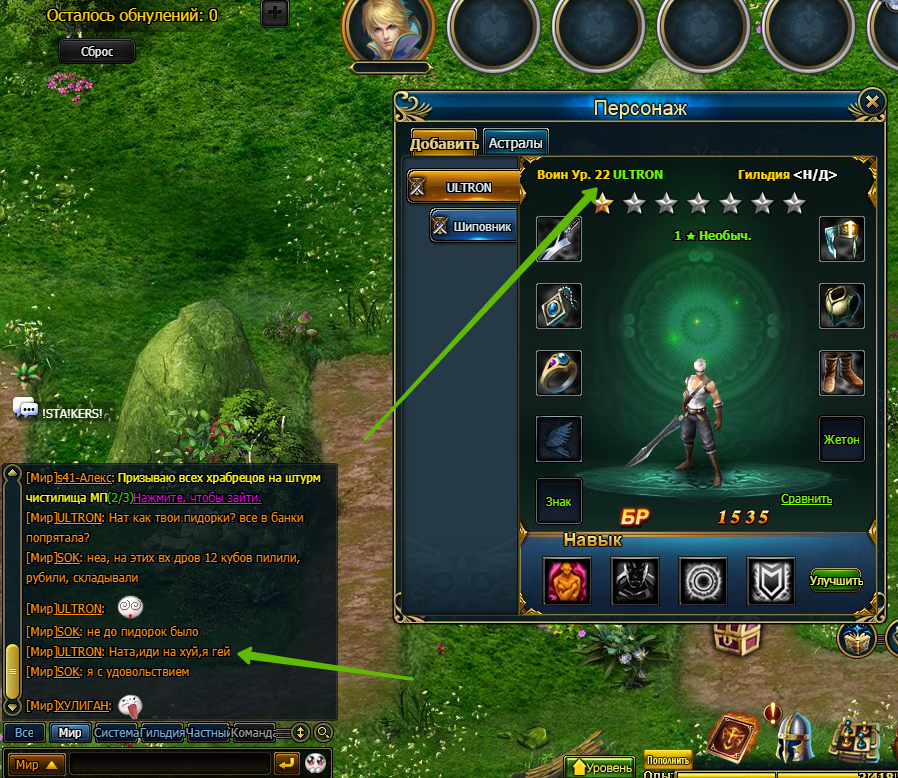Switch chat to the Система tab

click(116, 733)
